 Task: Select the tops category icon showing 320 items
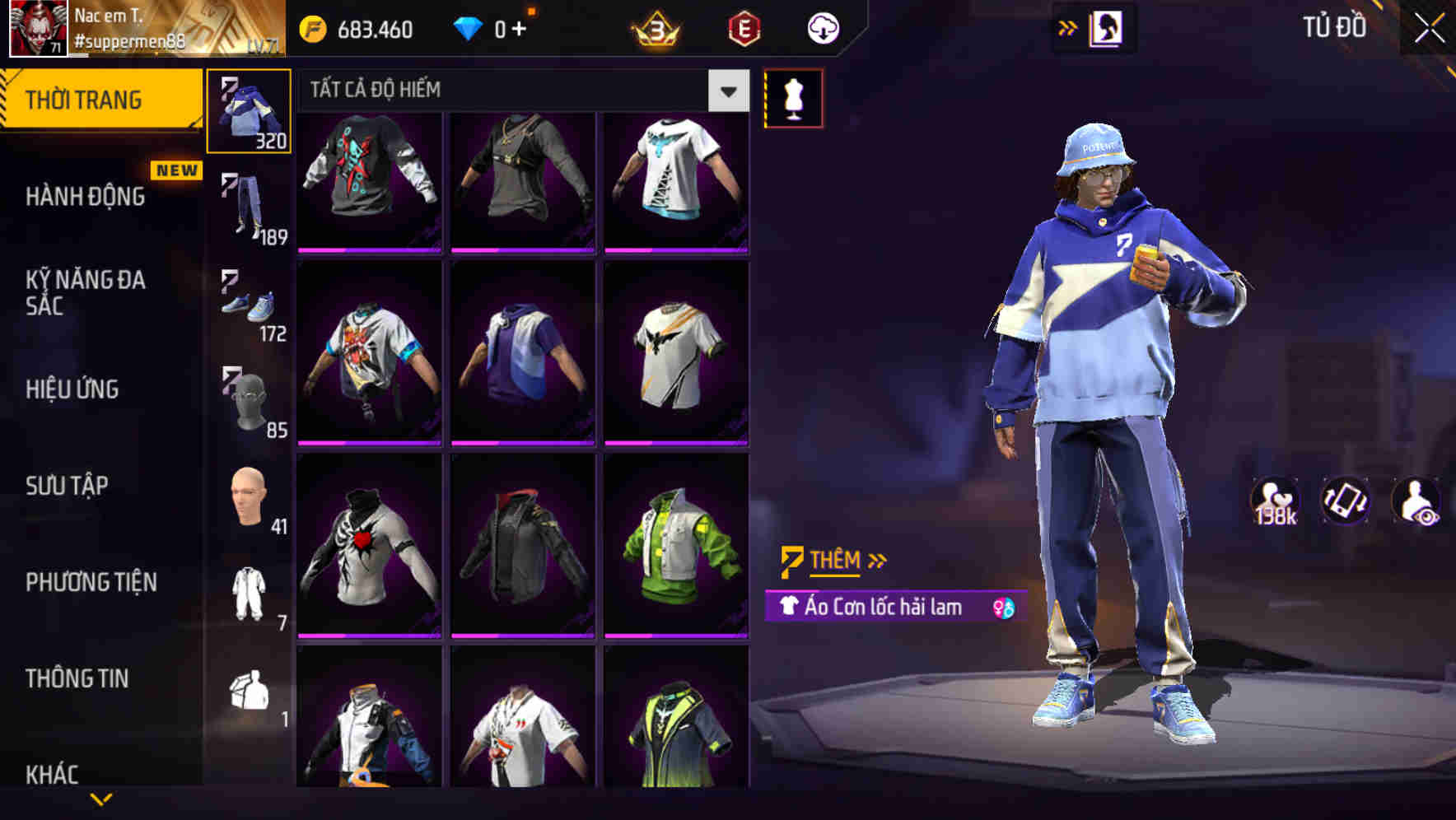pos(248,111)
